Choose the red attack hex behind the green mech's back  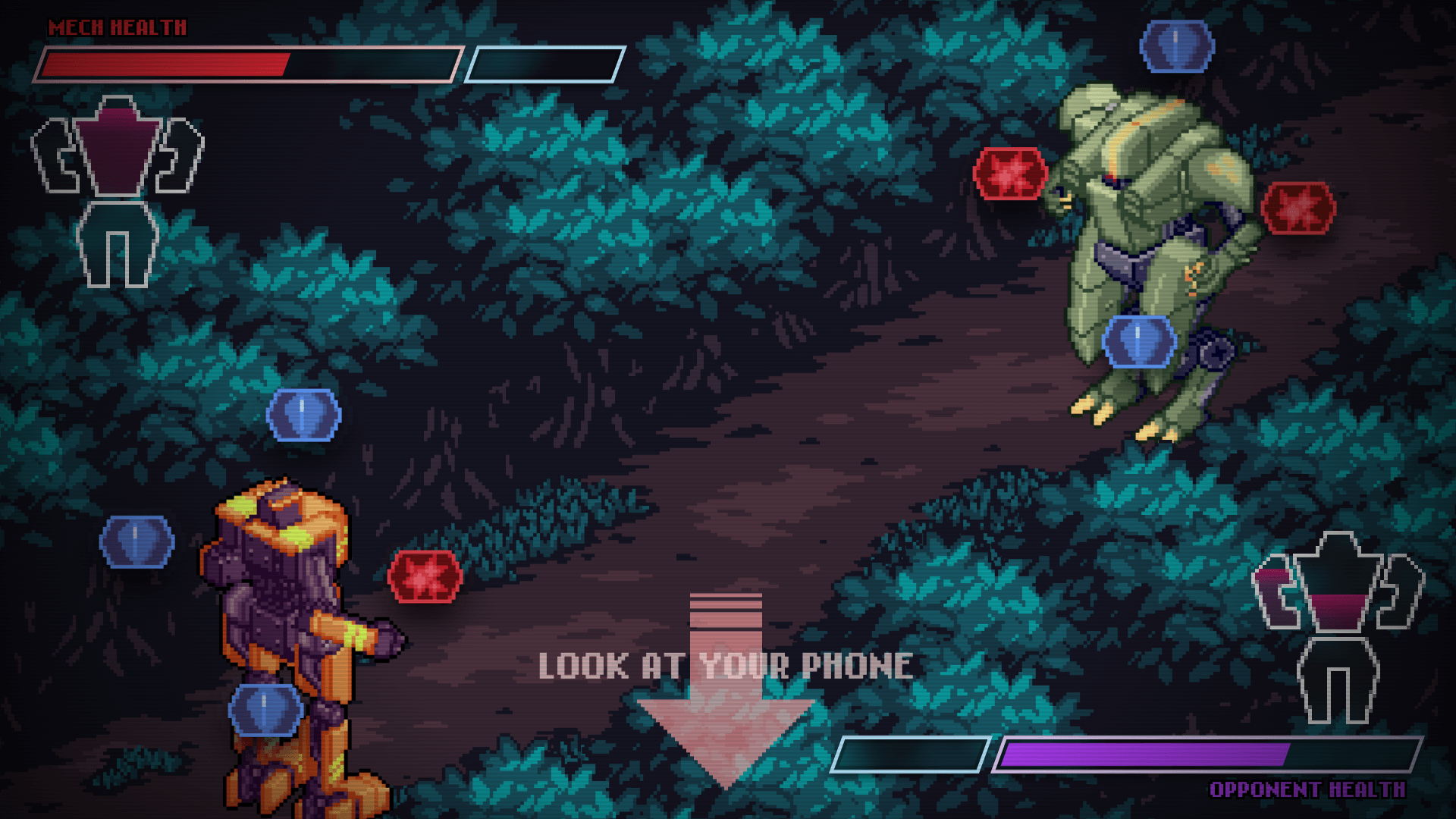[1298, 208]
